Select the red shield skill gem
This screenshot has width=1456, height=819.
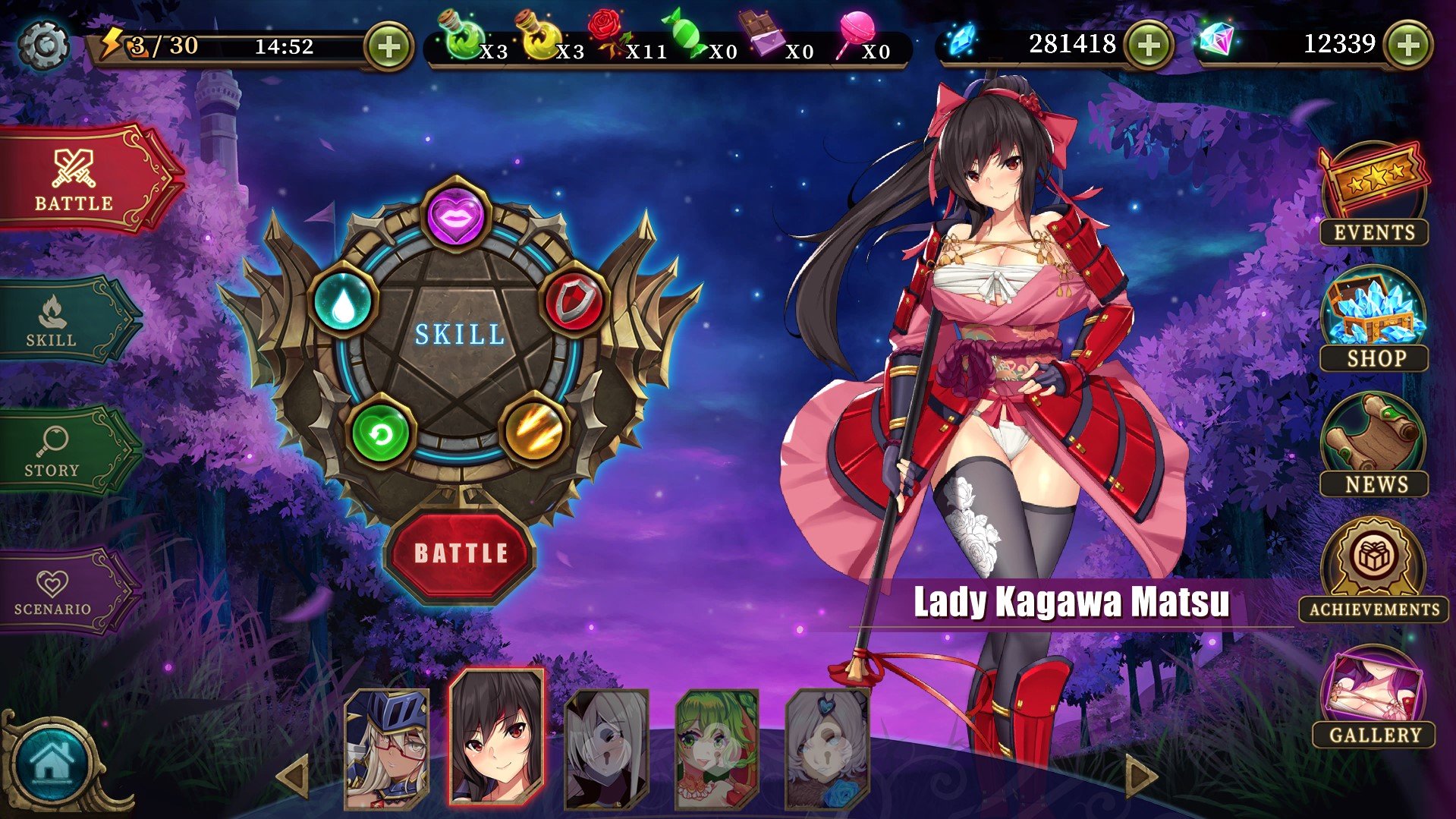574,301
